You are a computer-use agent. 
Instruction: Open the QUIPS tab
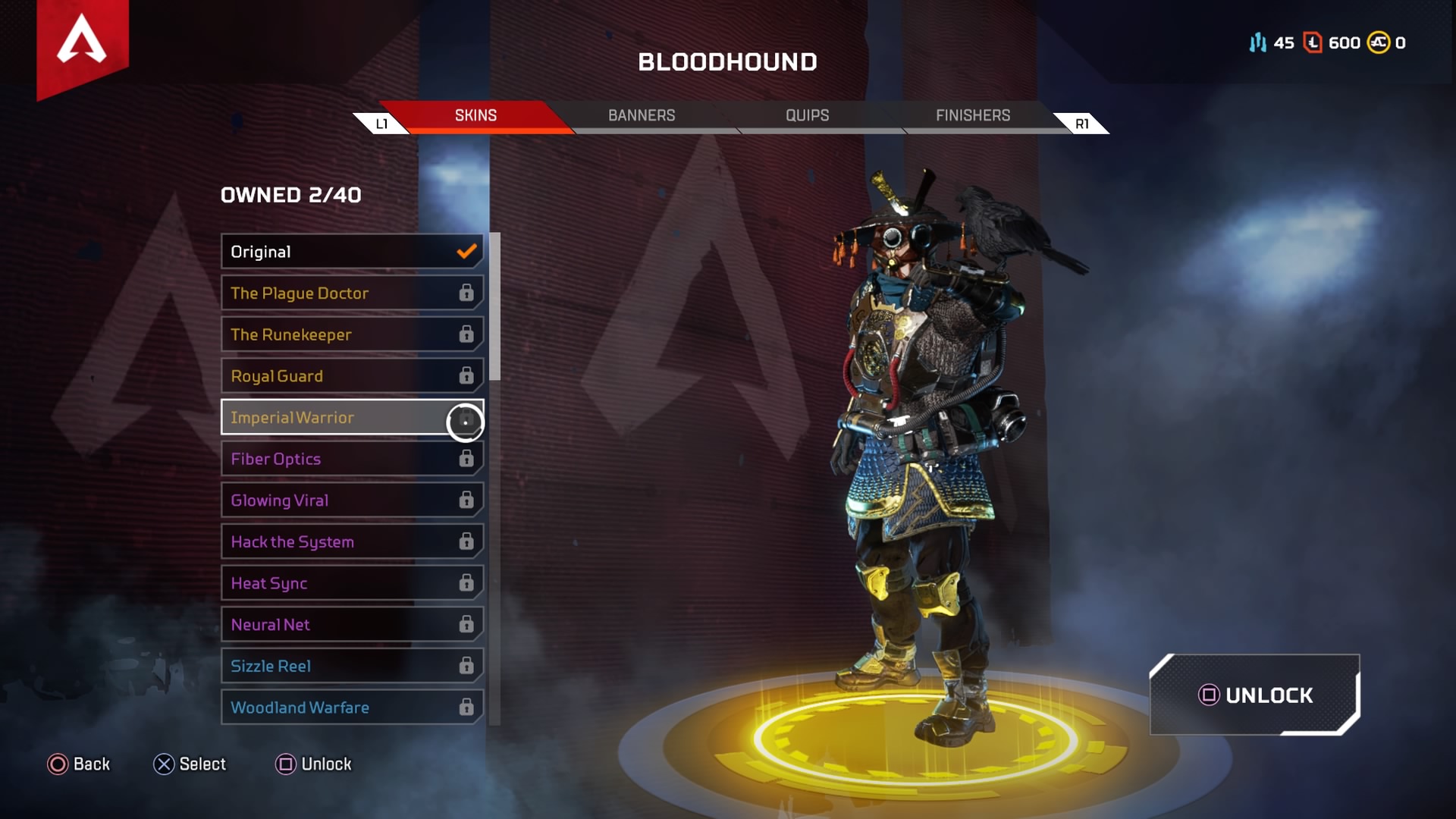click(806, 115)
